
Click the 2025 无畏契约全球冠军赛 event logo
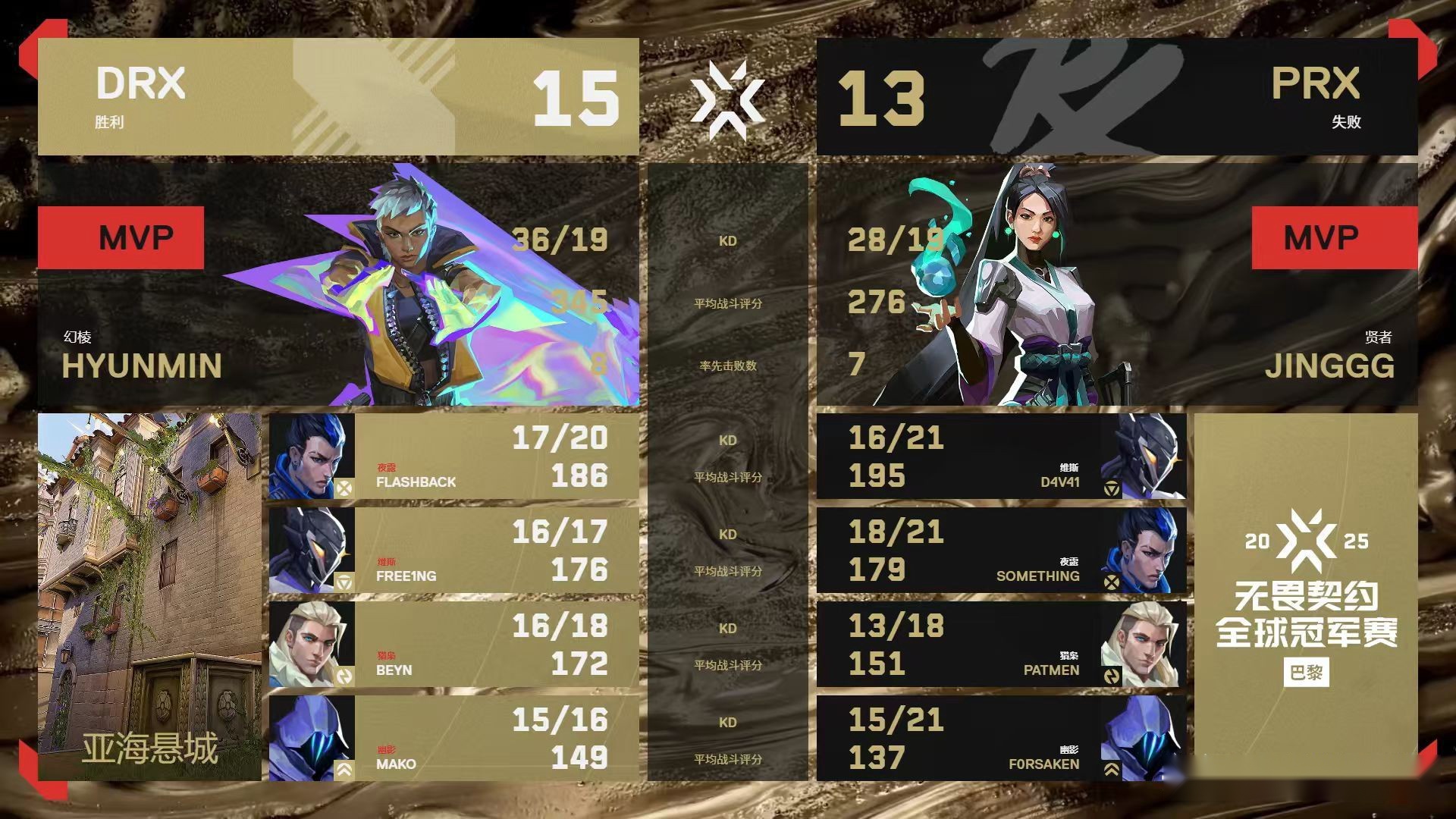tap(1306, 597)
